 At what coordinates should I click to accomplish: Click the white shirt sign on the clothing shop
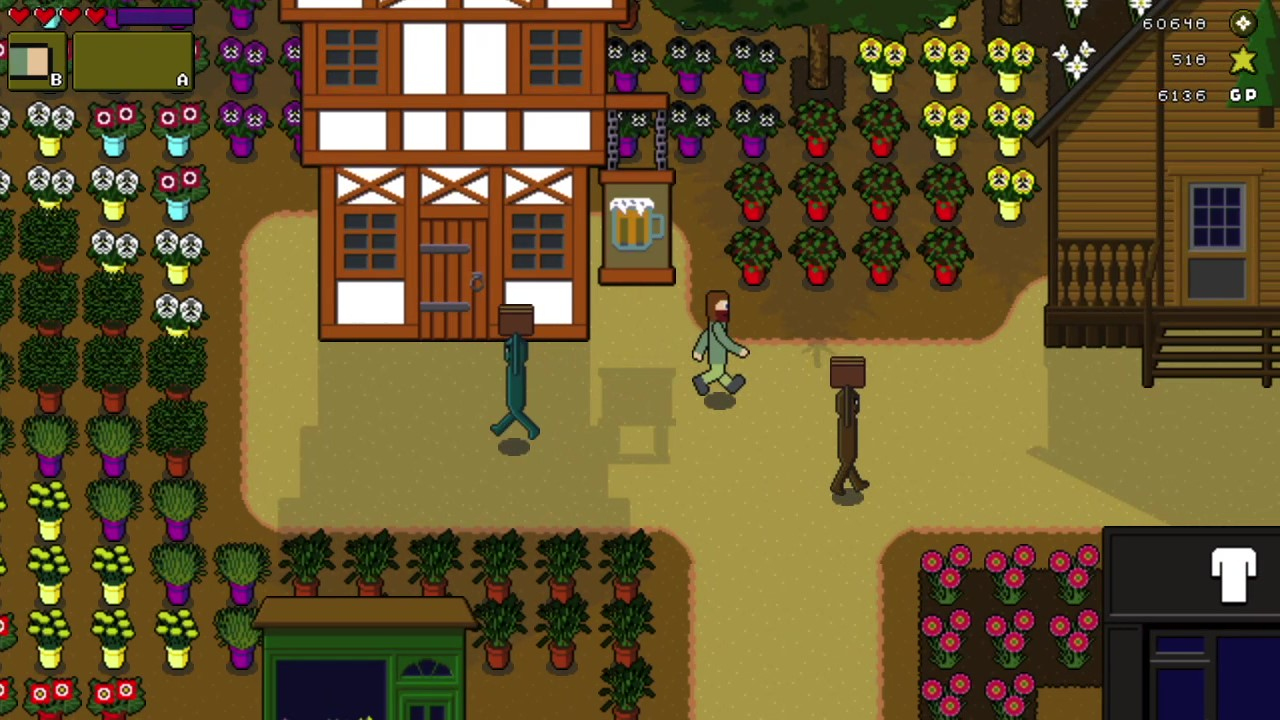(x=1233, y=575)
